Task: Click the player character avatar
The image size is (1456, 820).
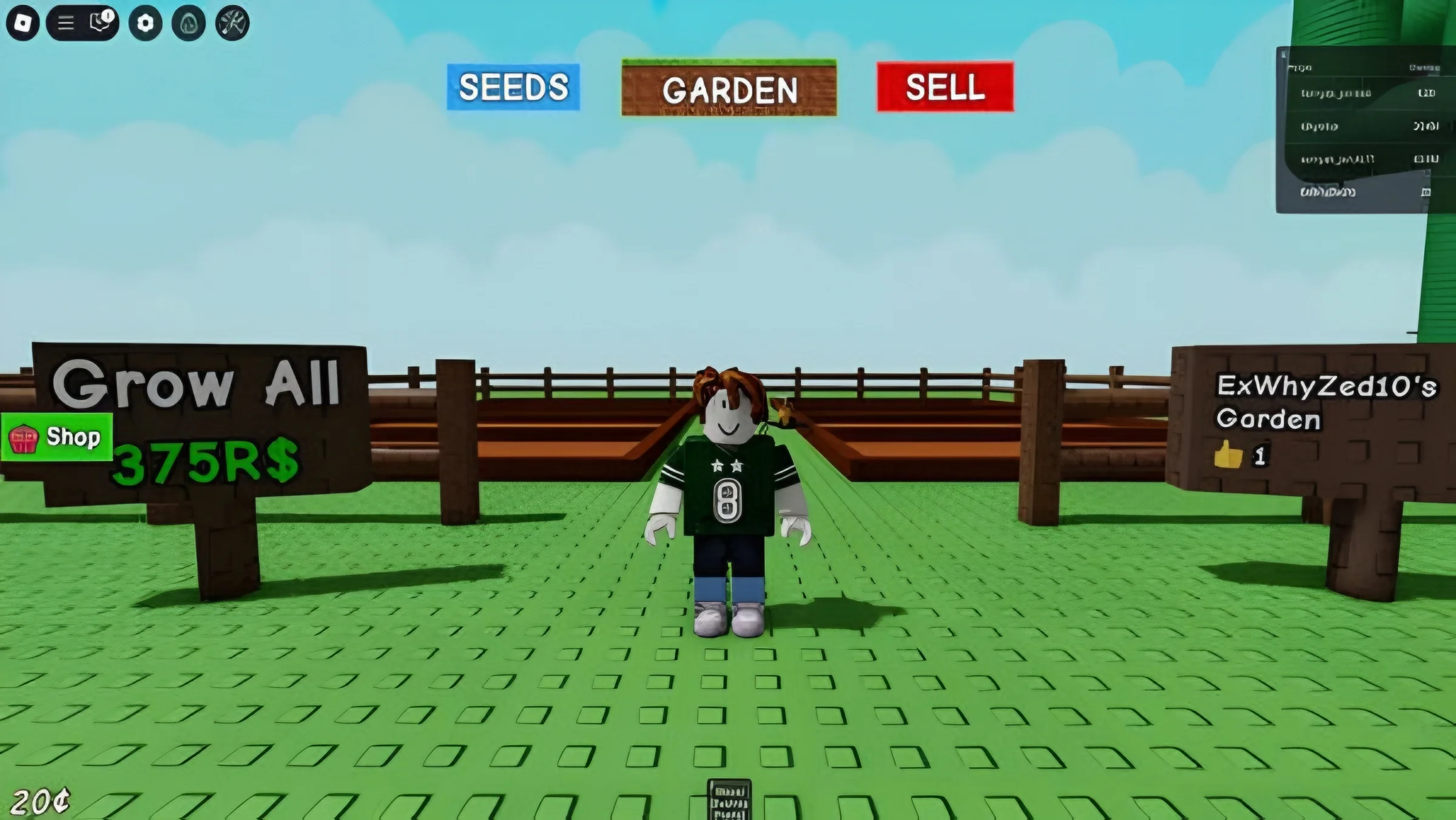Action: click(x=727, y=503)
